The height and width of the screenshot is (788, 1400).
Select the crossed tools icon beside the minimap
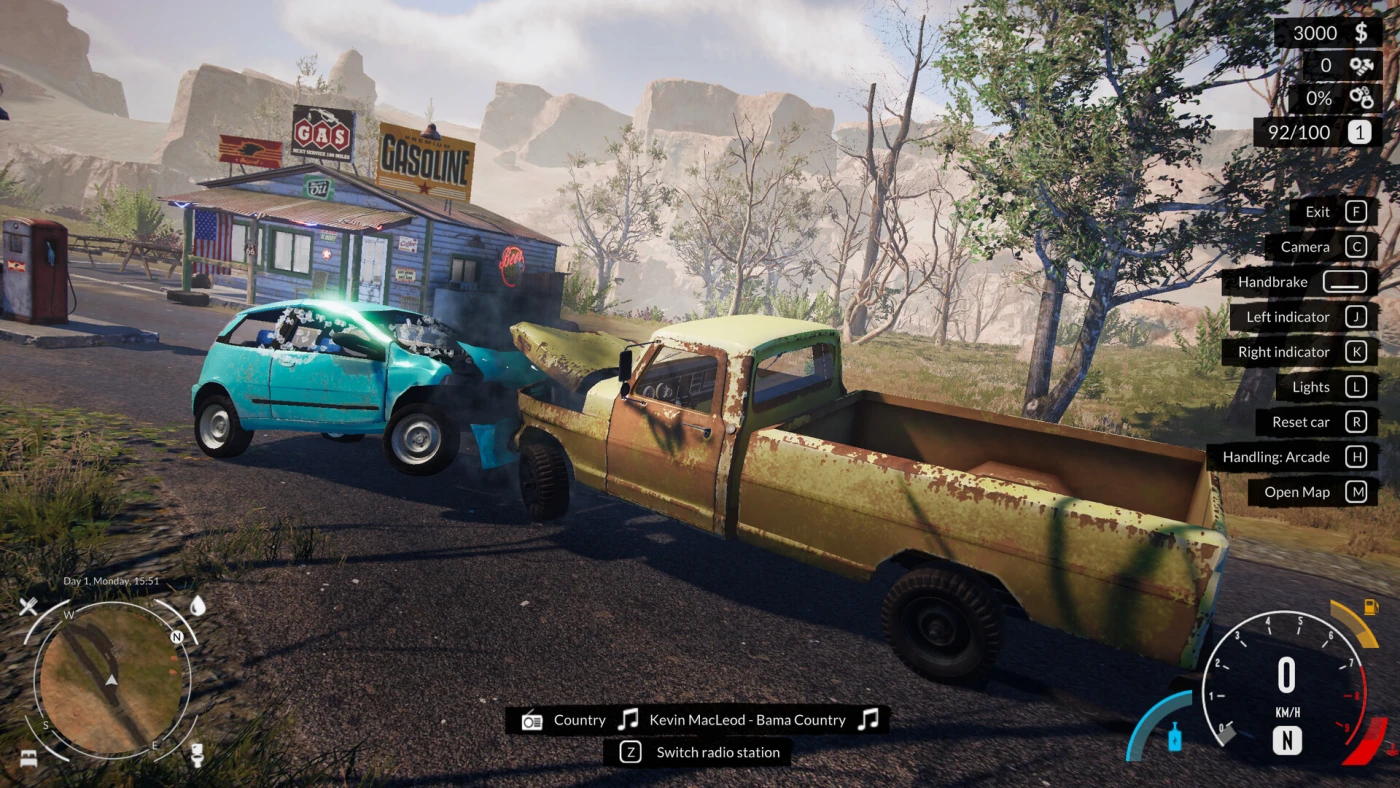tap(28, 606)
